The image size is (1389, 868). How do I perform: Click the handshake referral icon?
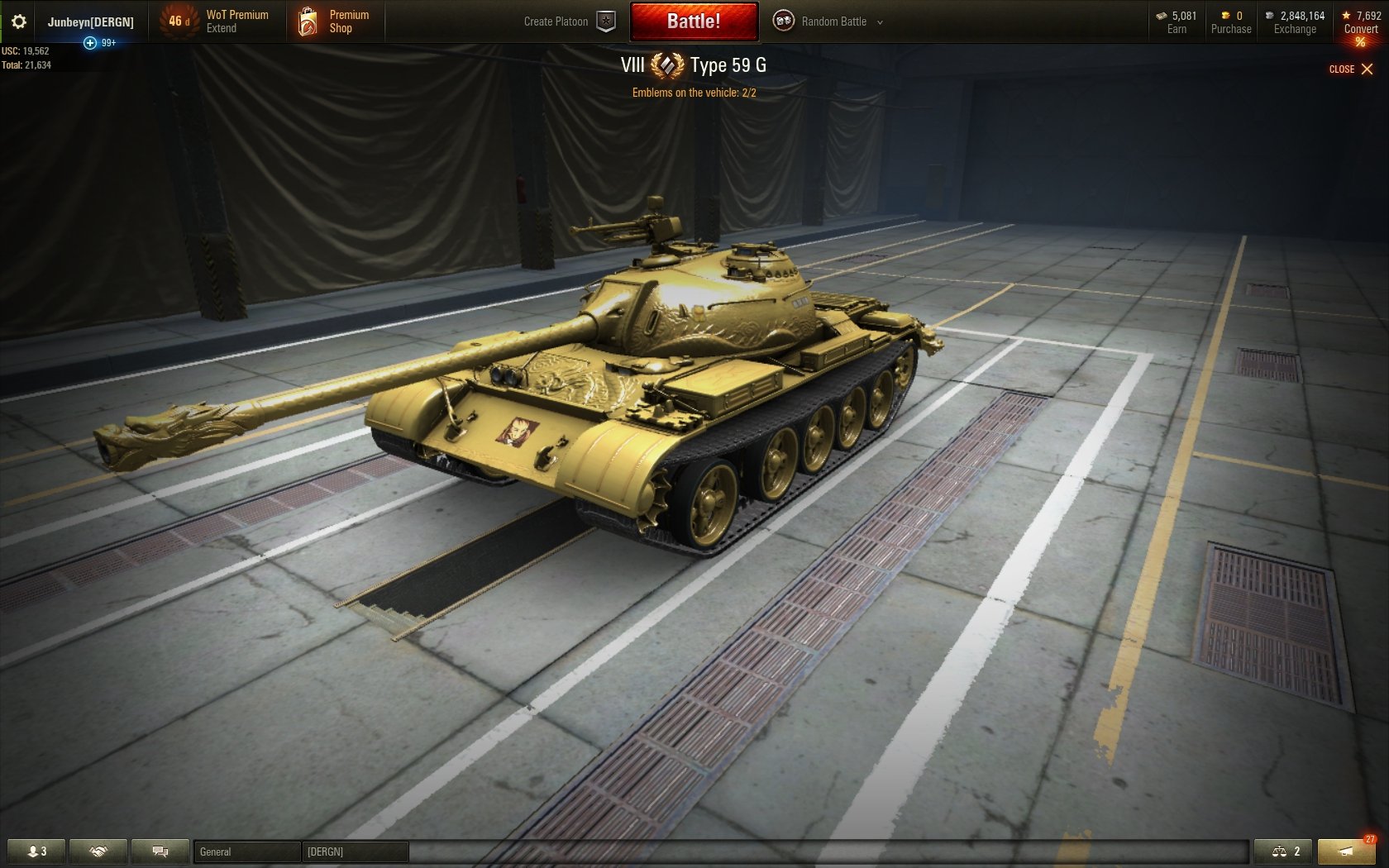(x=98, y=851)
